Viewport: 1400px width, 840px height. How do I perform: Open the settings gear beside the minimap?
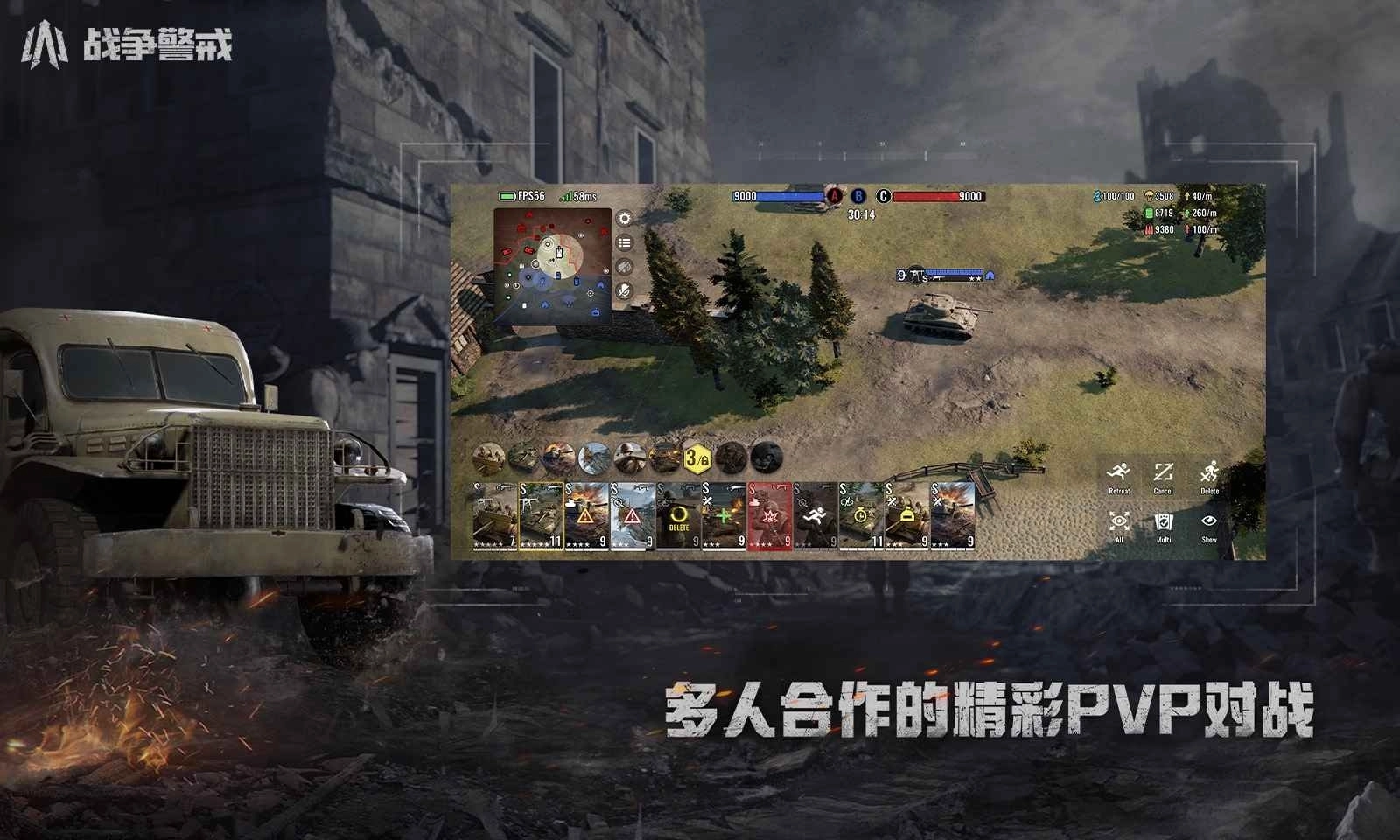coord(624,217)
